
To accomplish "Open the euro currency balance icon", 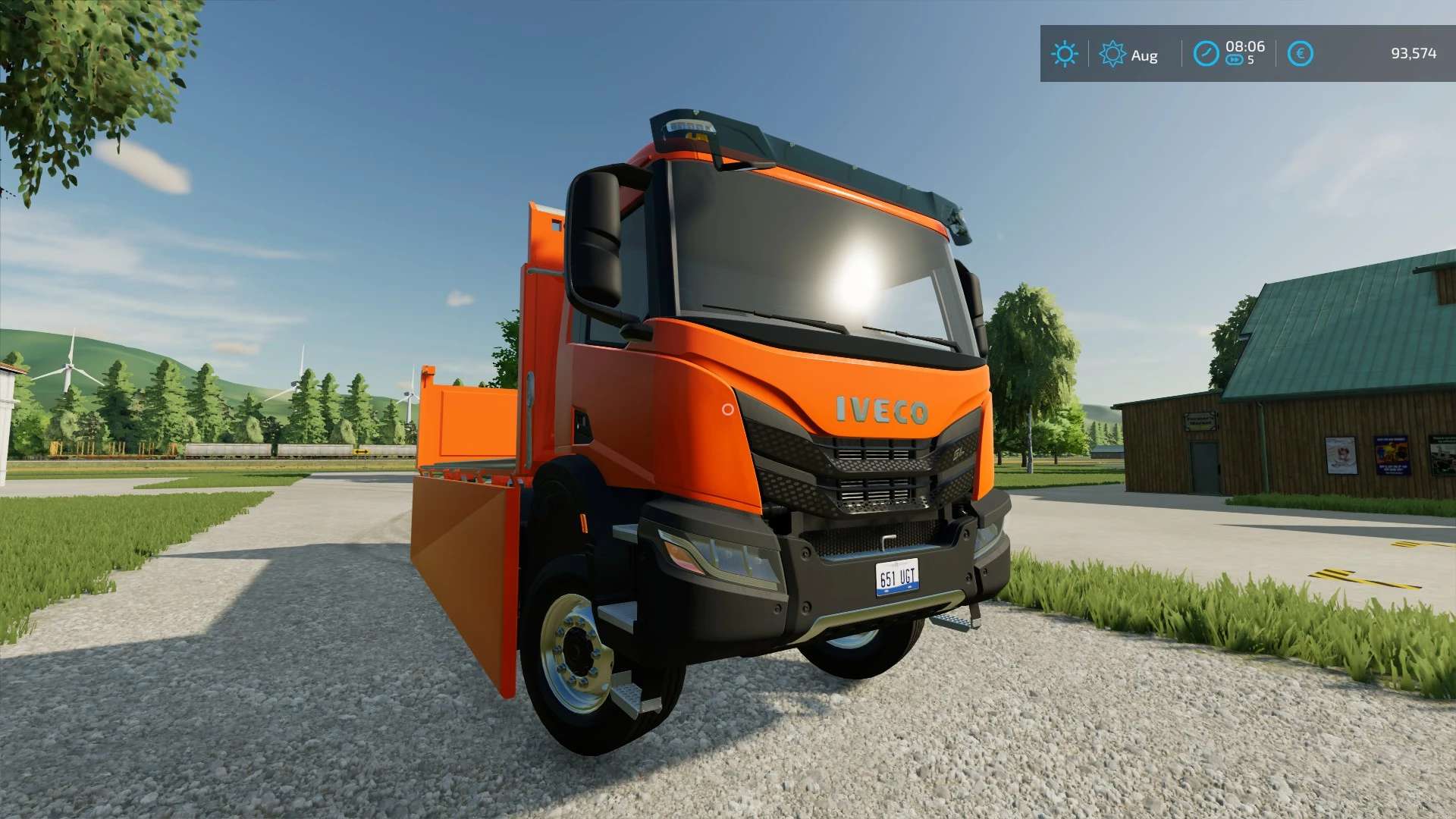I will (1300, 54).
